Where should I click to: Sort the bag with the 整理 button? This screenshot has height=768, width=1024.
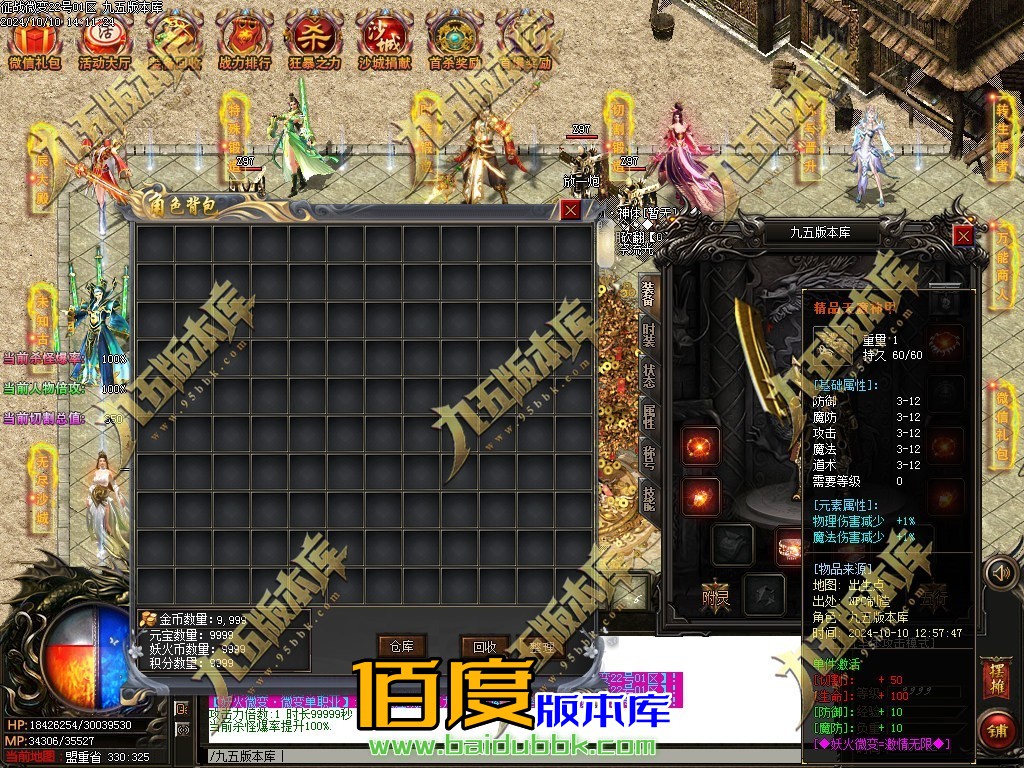(541, 646)
